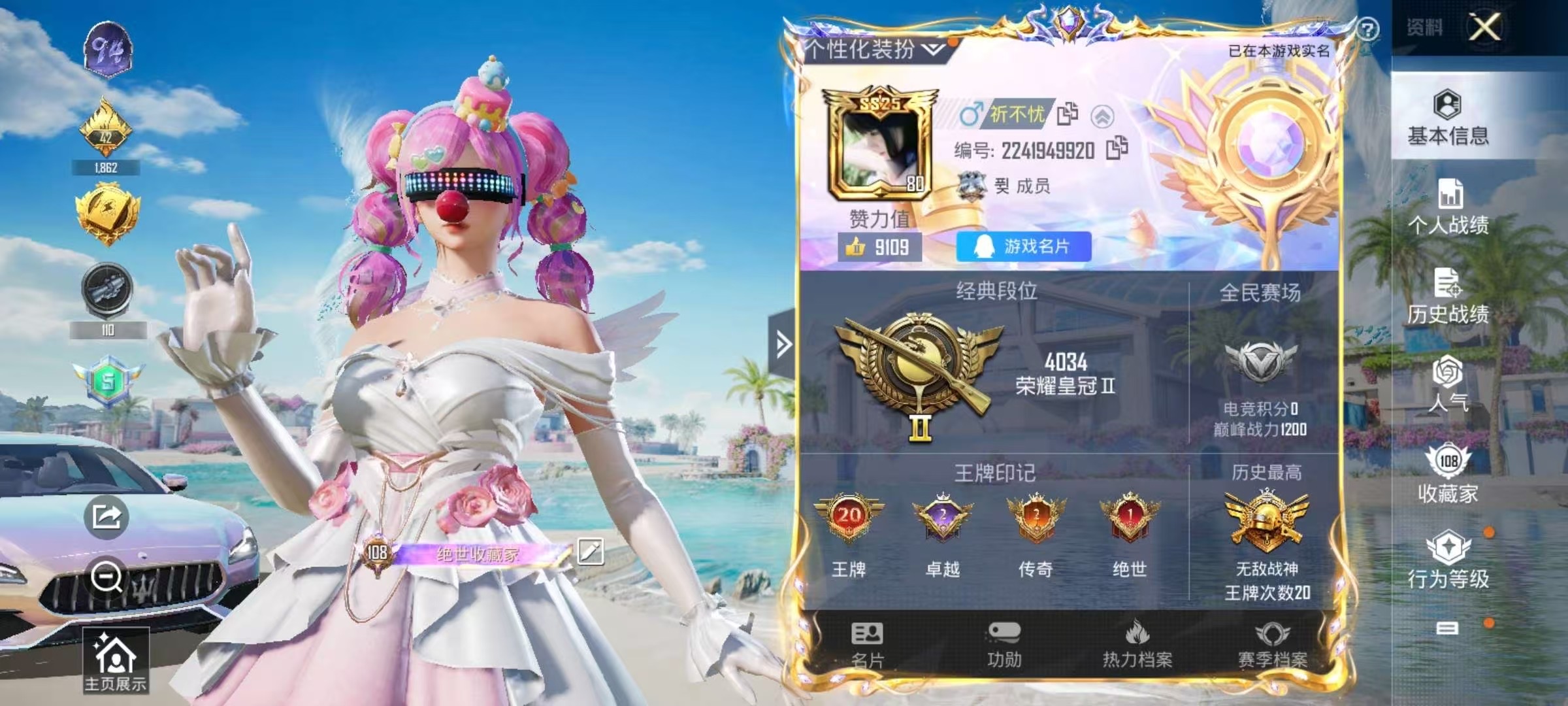This screenshot has width=1568, height=706.
Task: Open the 收藏家 tab
Action: click(x=1448, y=474)
